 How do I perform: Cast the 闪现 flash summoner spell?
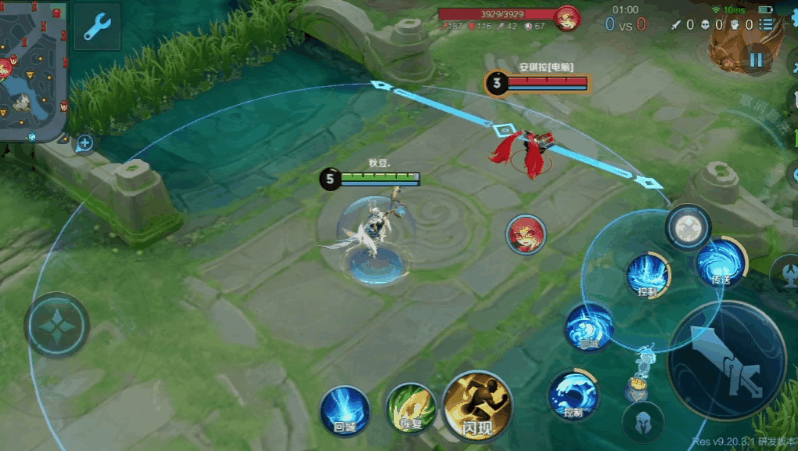pyautogui.click(x=477, y=405)
